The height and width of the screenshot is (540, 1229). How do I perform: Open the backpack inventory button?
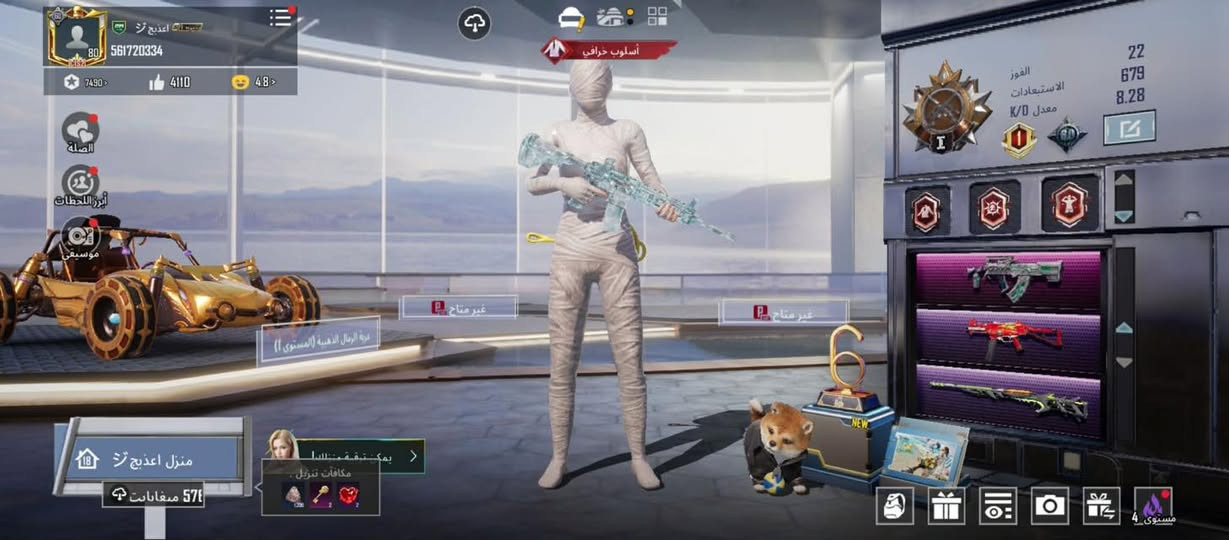pyautogui.click(x=894, y=506)
